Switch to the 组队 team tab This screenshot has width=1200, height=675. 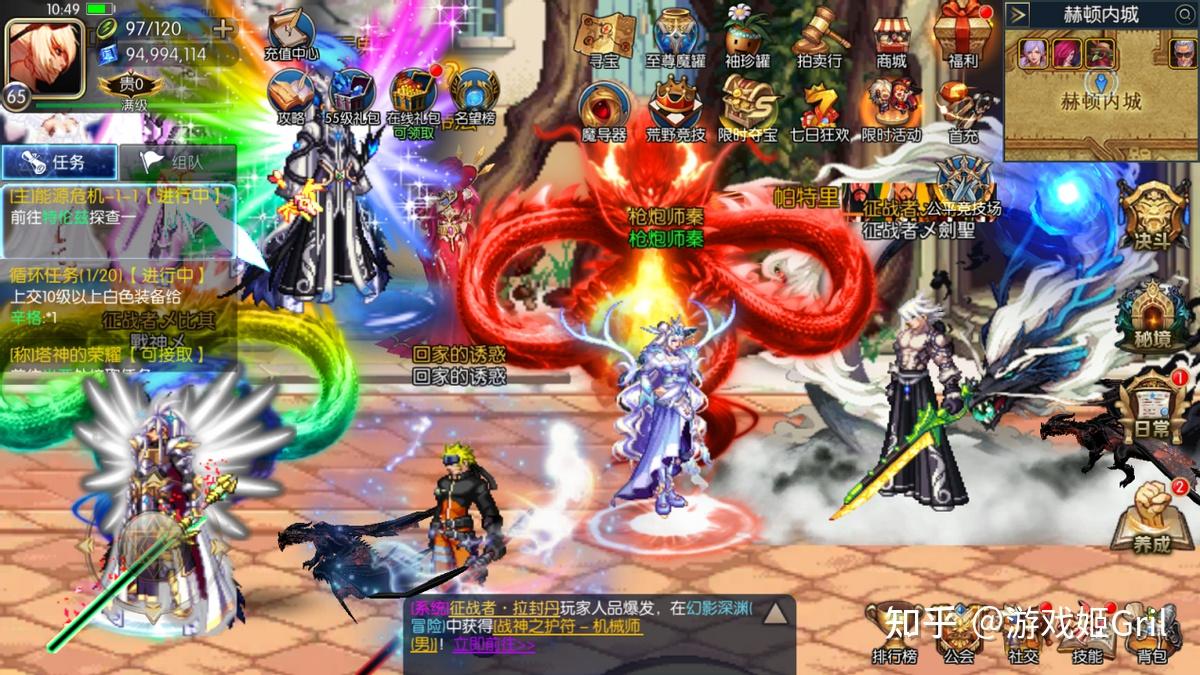pos(177,162)
